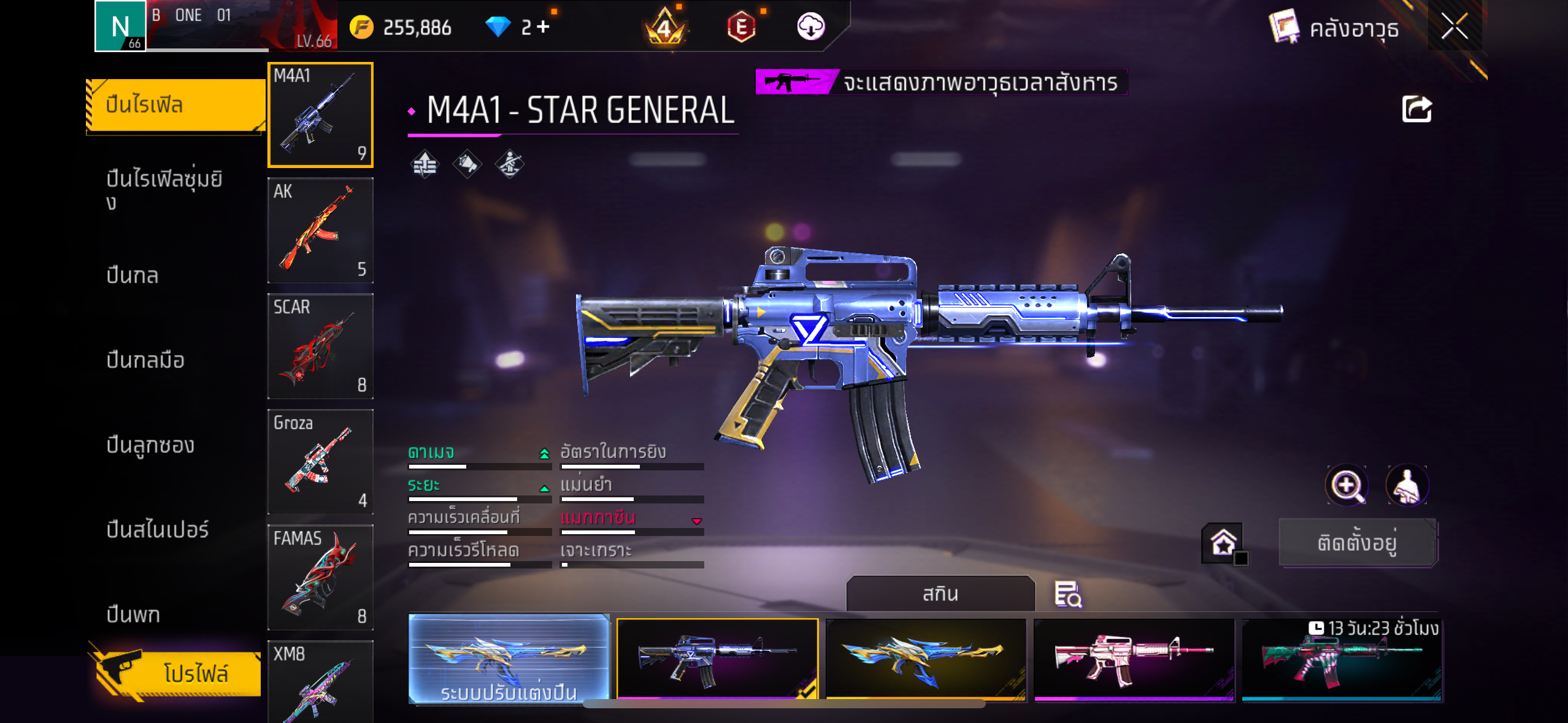Screen dimensions: 1568x723
Task: Open the โปรไฟล์ profile button
Action: click(178, 673)
